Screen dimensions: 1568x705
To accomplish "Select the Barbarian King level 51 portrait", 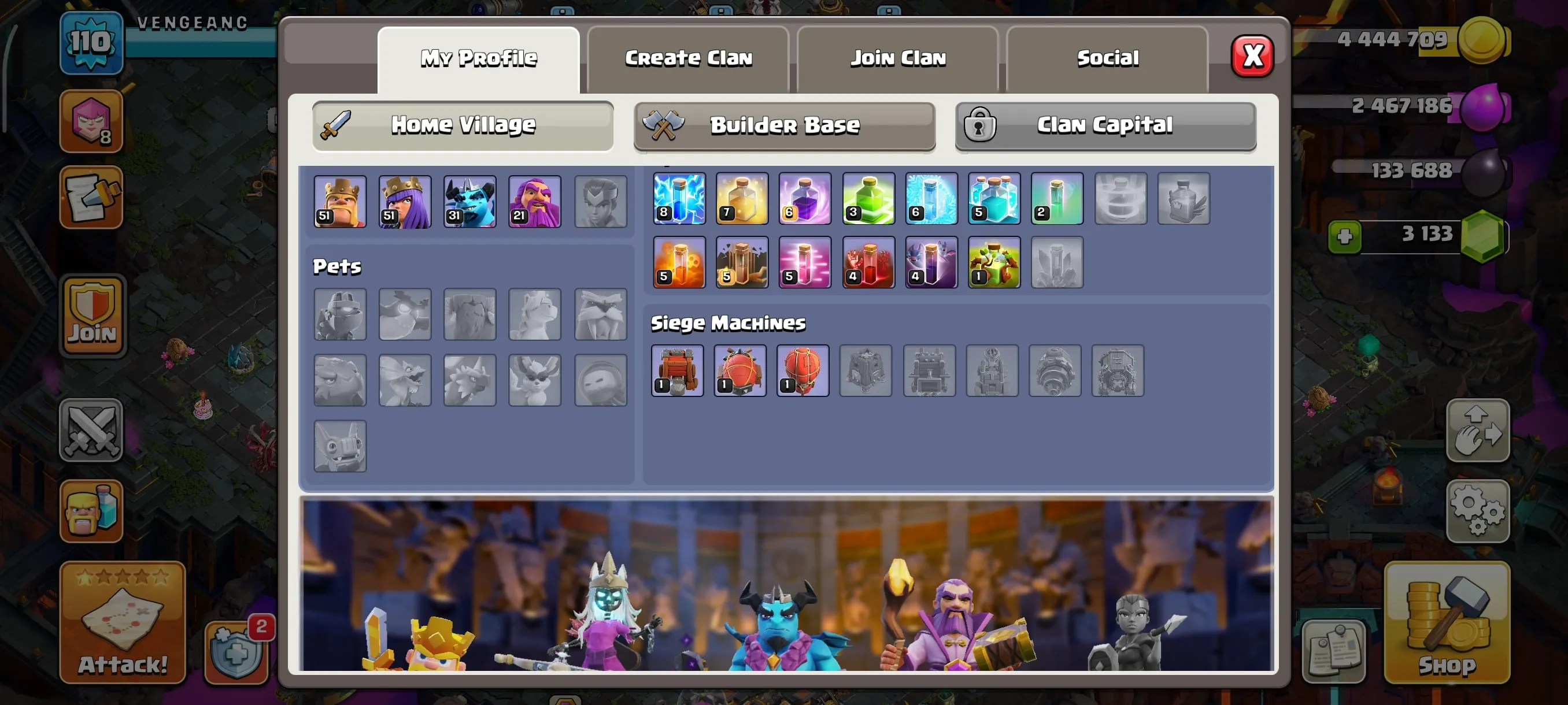I will coord(339,201).
